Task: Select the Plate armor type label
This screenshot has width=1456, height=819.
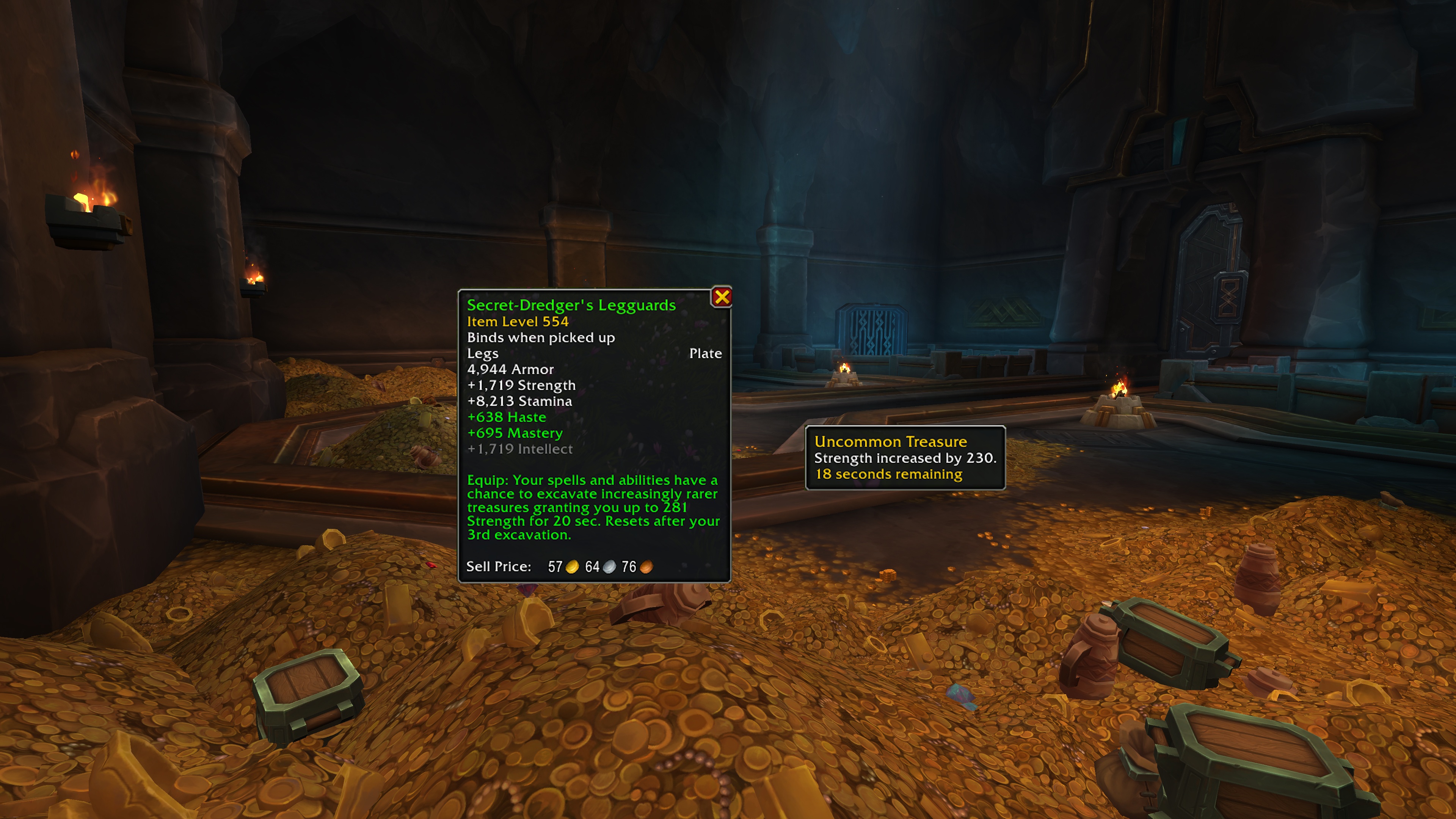Action: pos(705,353)
